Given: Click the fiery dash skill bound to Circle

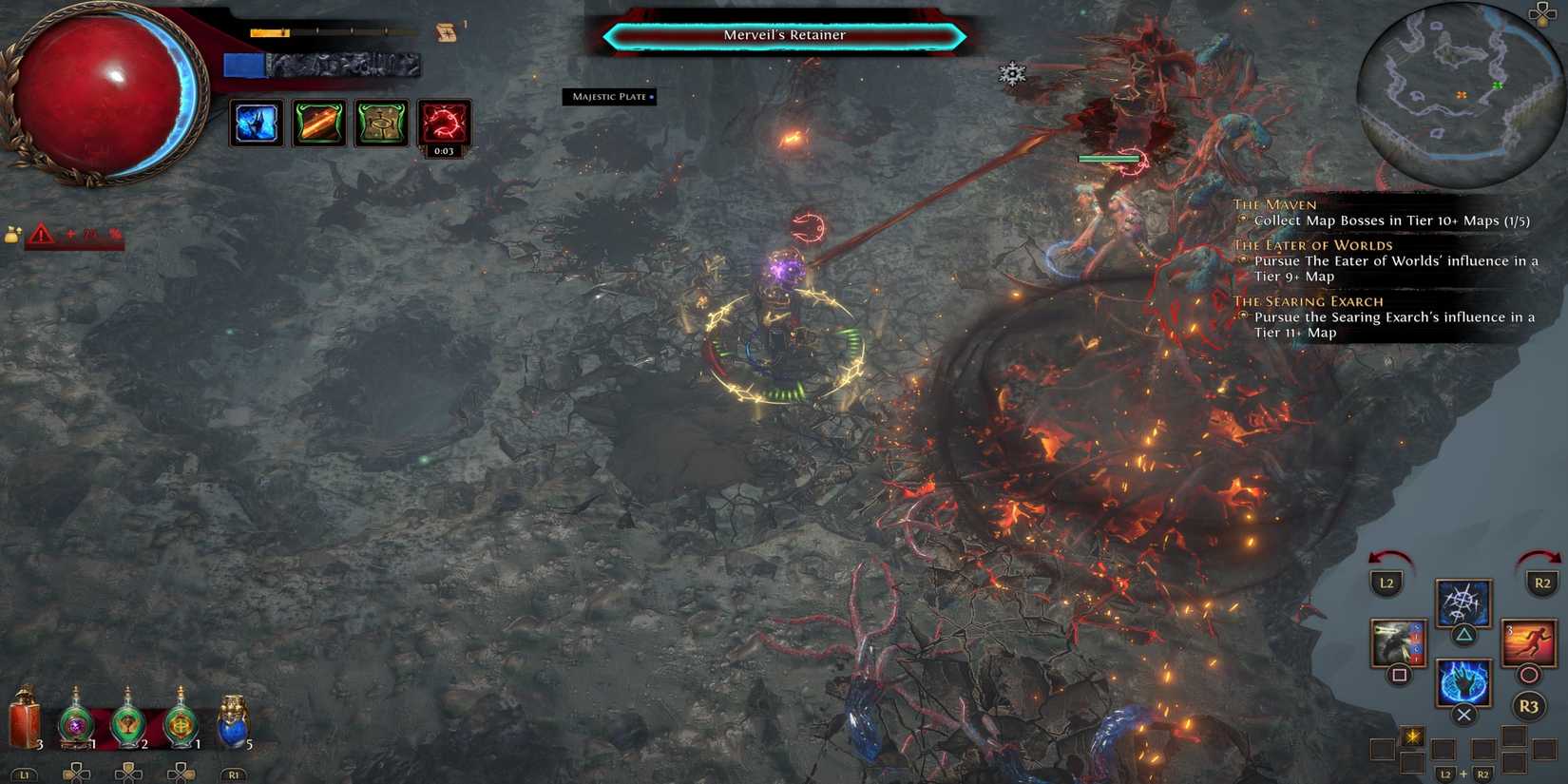Looking at the screenshot, I should [x=1529, y=644].
